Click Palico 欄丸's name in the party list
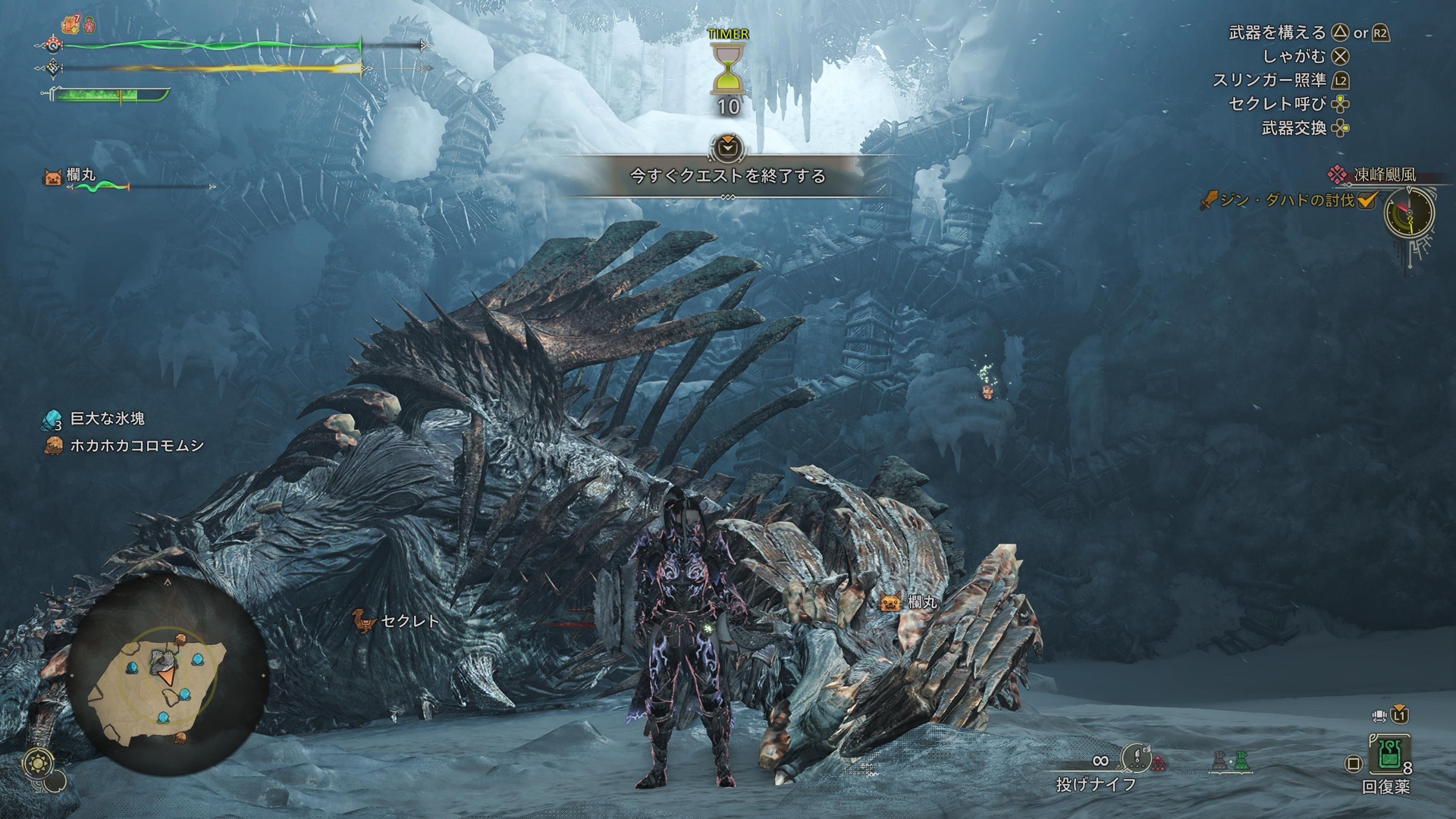1456x819 pixels. pos(80,175)
